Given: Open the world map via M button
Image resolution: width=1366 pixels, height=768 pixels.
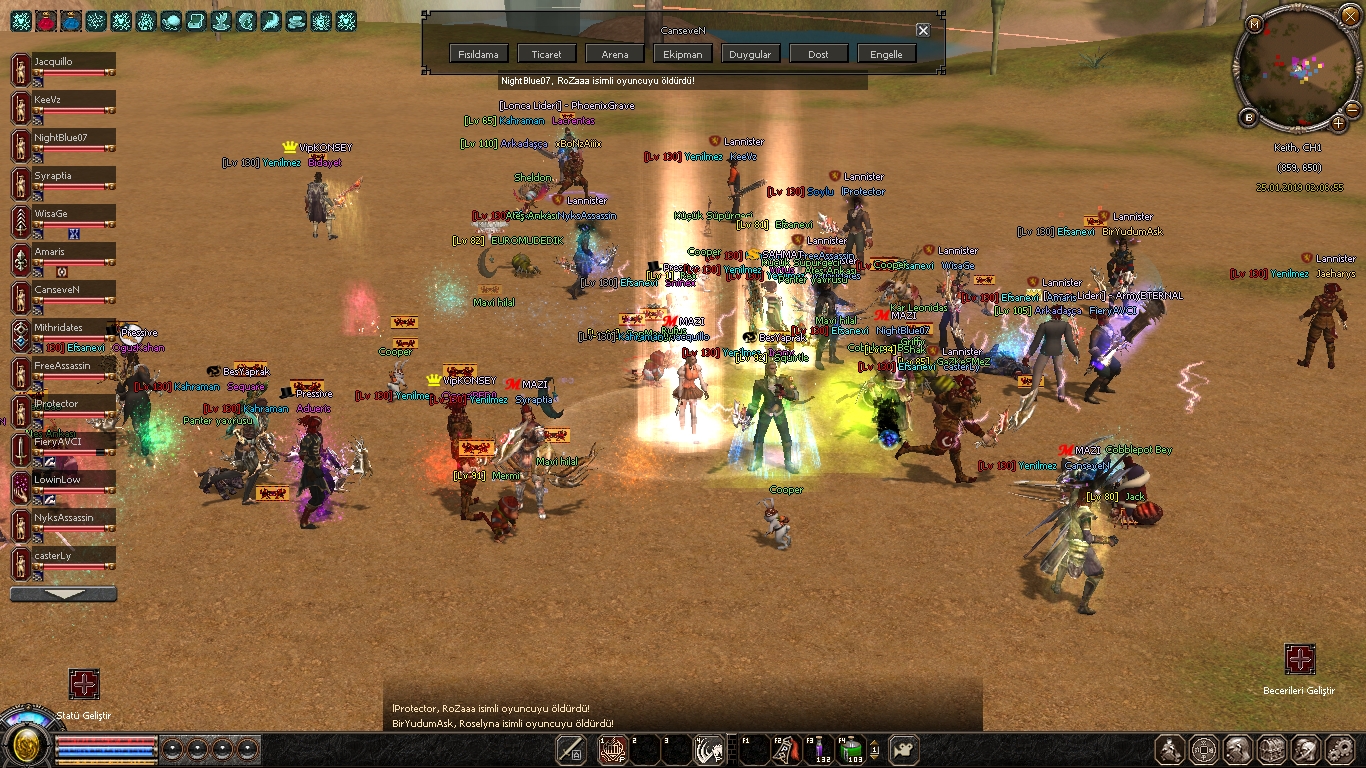Looking at the screenshot, I should [x=1254, y=24].
